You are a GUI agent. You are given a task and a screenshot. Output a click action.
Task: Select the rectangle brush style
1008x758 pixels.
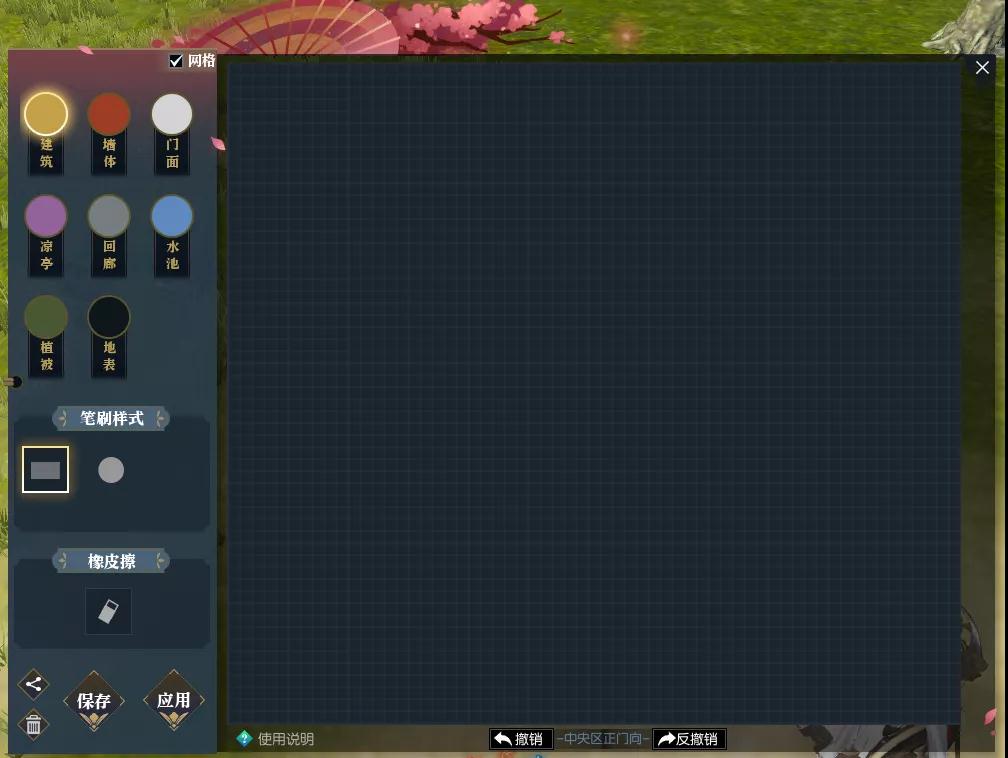[46, 470]
